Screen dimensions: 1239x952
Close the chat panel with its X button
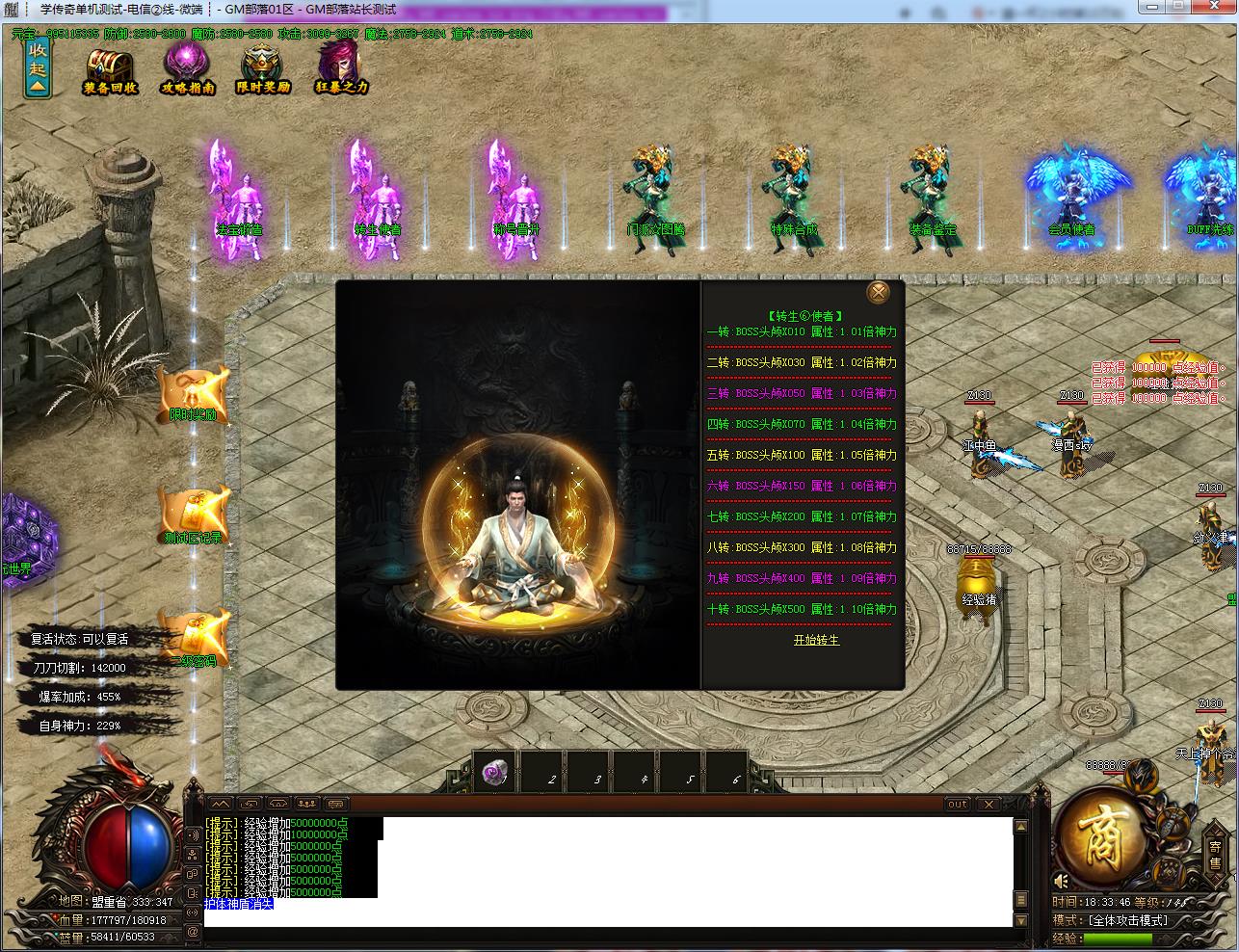point(989,804)
